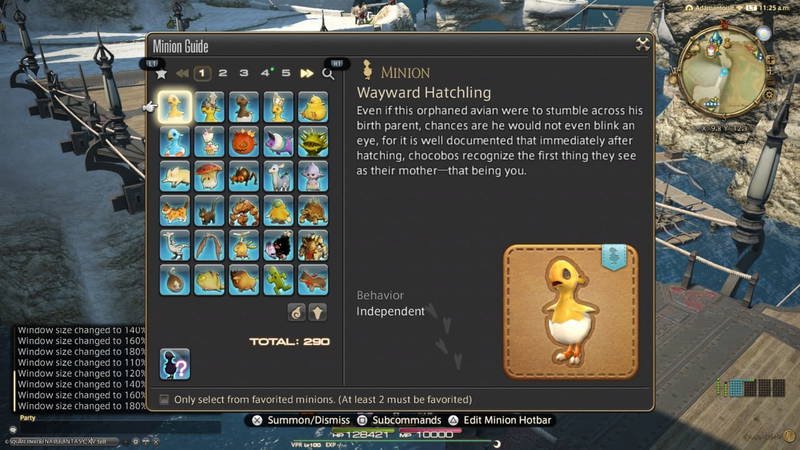Image resolution: width=800 pixels, height=450 pixels.
Task: Click the arrow button below minion grid
Action: (318, 312)
